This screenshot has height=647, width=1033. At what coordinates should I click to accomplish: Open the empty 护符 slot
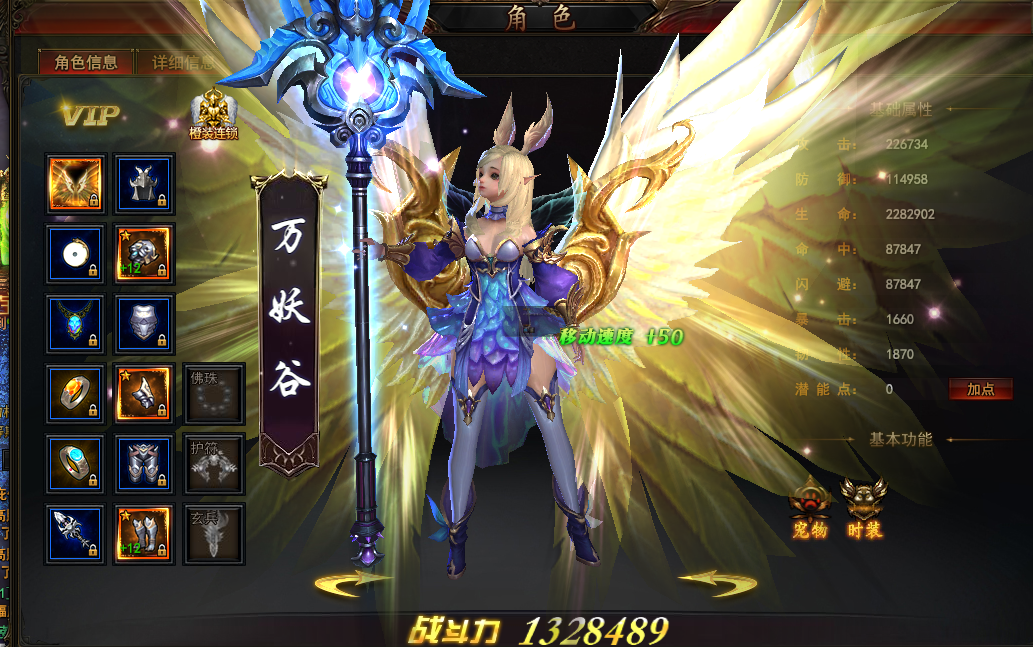tap(214, 463)
